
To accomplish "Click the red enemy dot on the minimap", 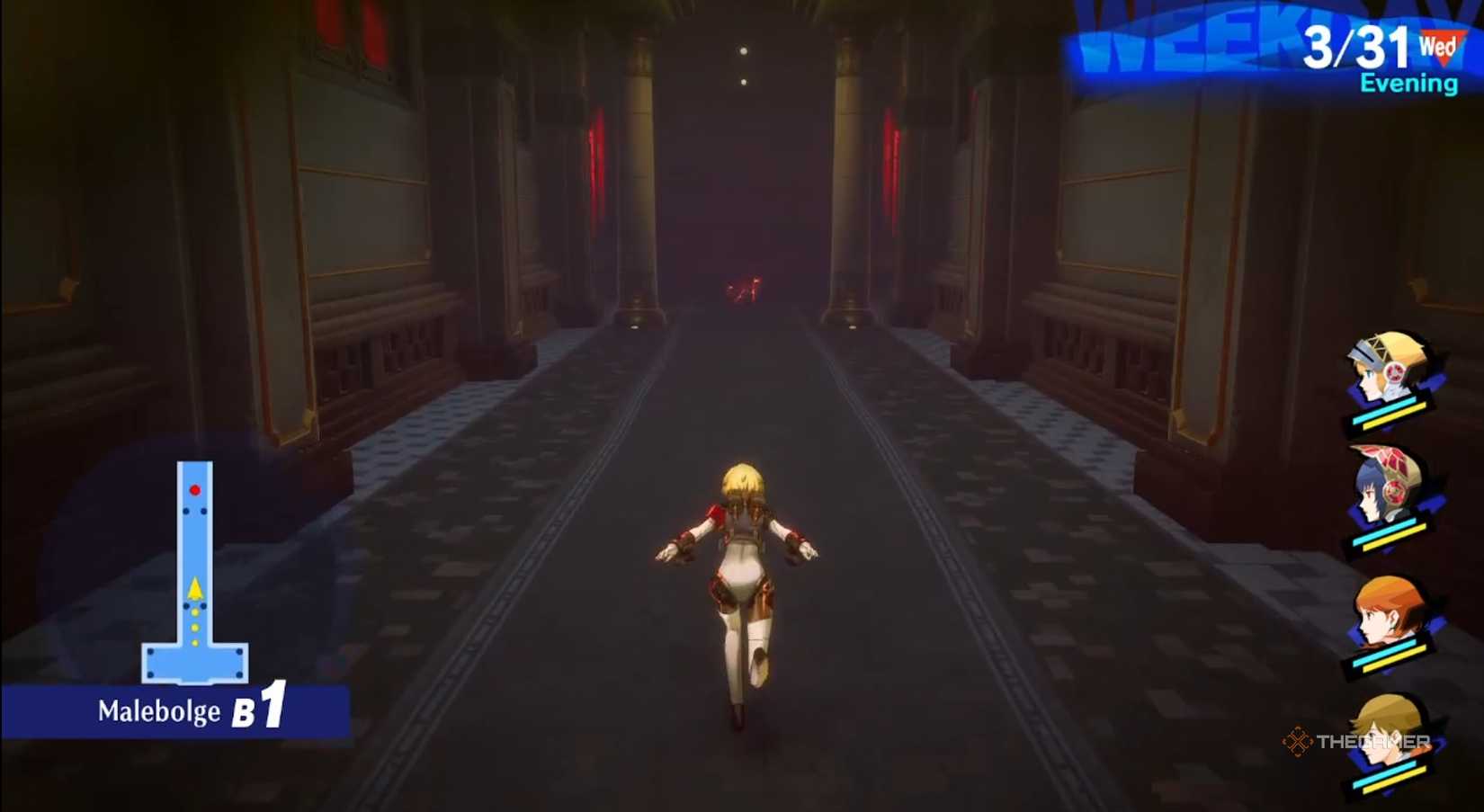I will click(x=193, y=489).
